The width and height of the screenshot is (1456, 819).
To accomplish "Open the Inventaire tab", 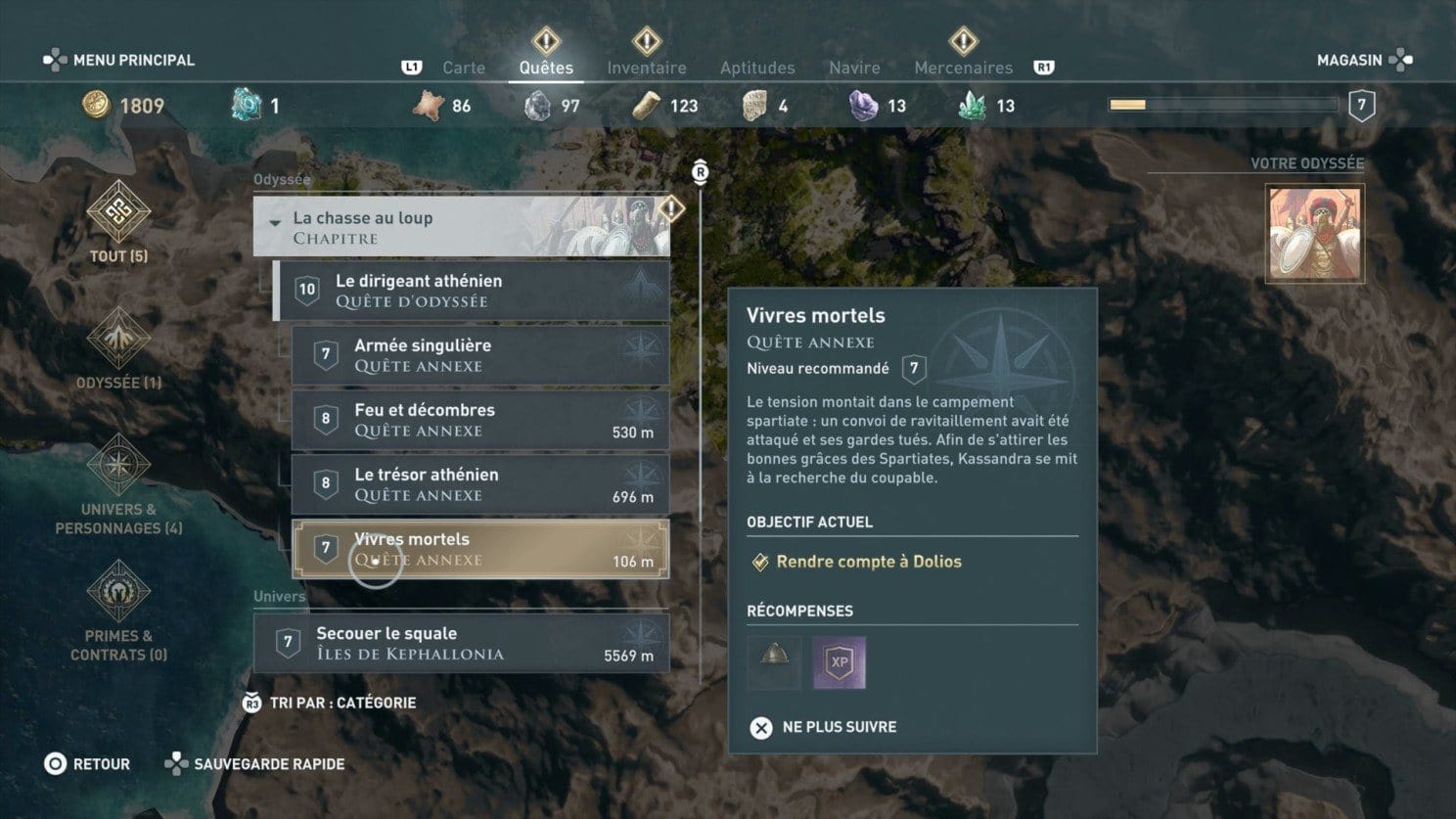I will coord(646,68).
